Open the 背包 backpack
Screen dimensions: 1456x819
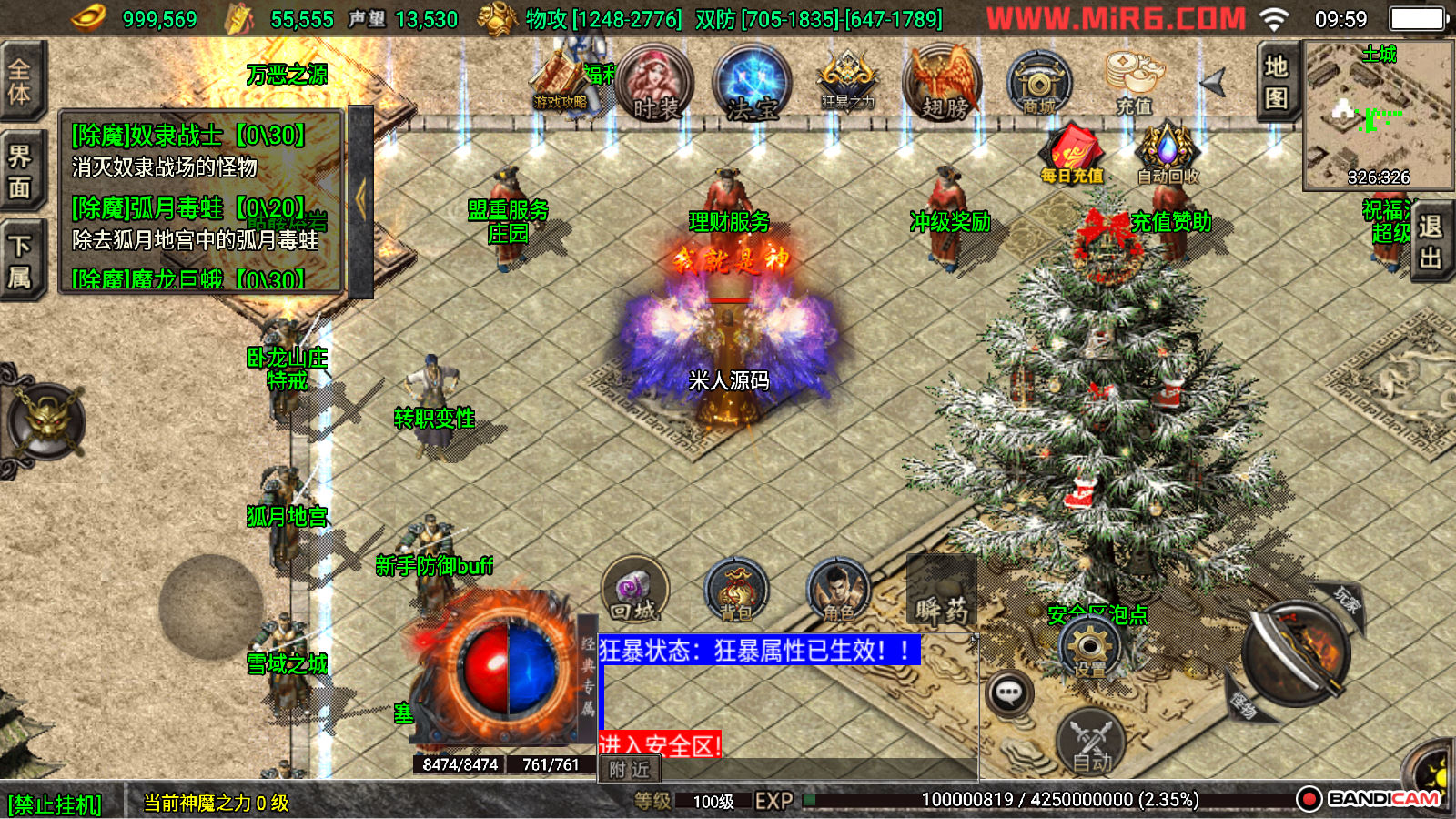coord(737,591)
